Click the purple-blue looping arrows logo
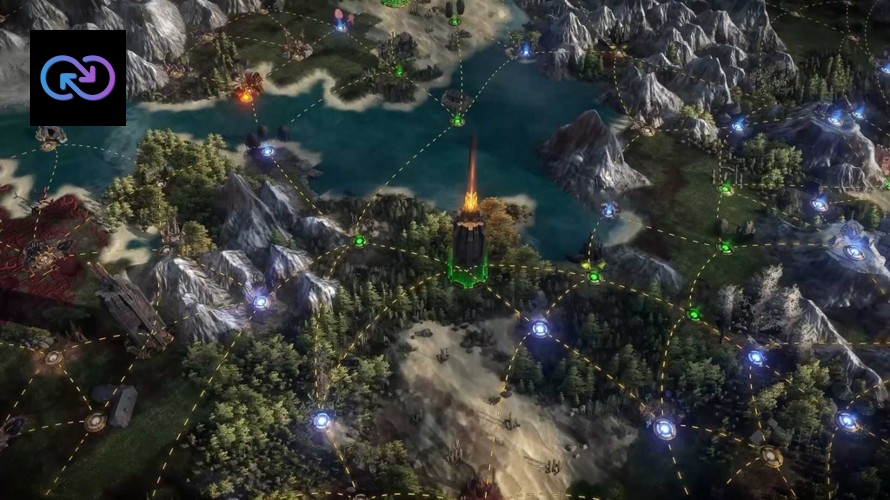 point(78,78)
